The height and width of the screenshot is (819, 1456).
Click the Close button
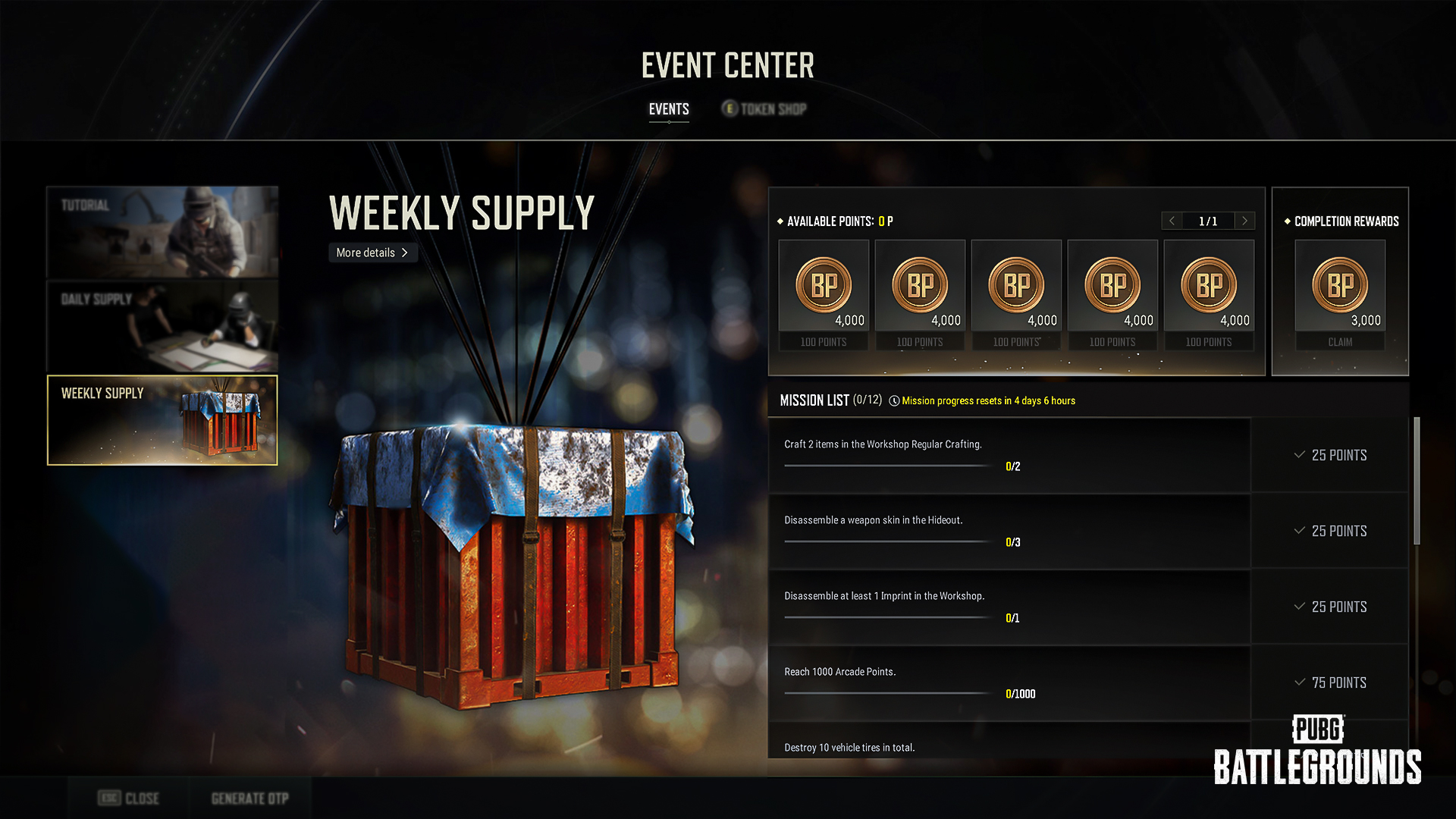(129, 798)
